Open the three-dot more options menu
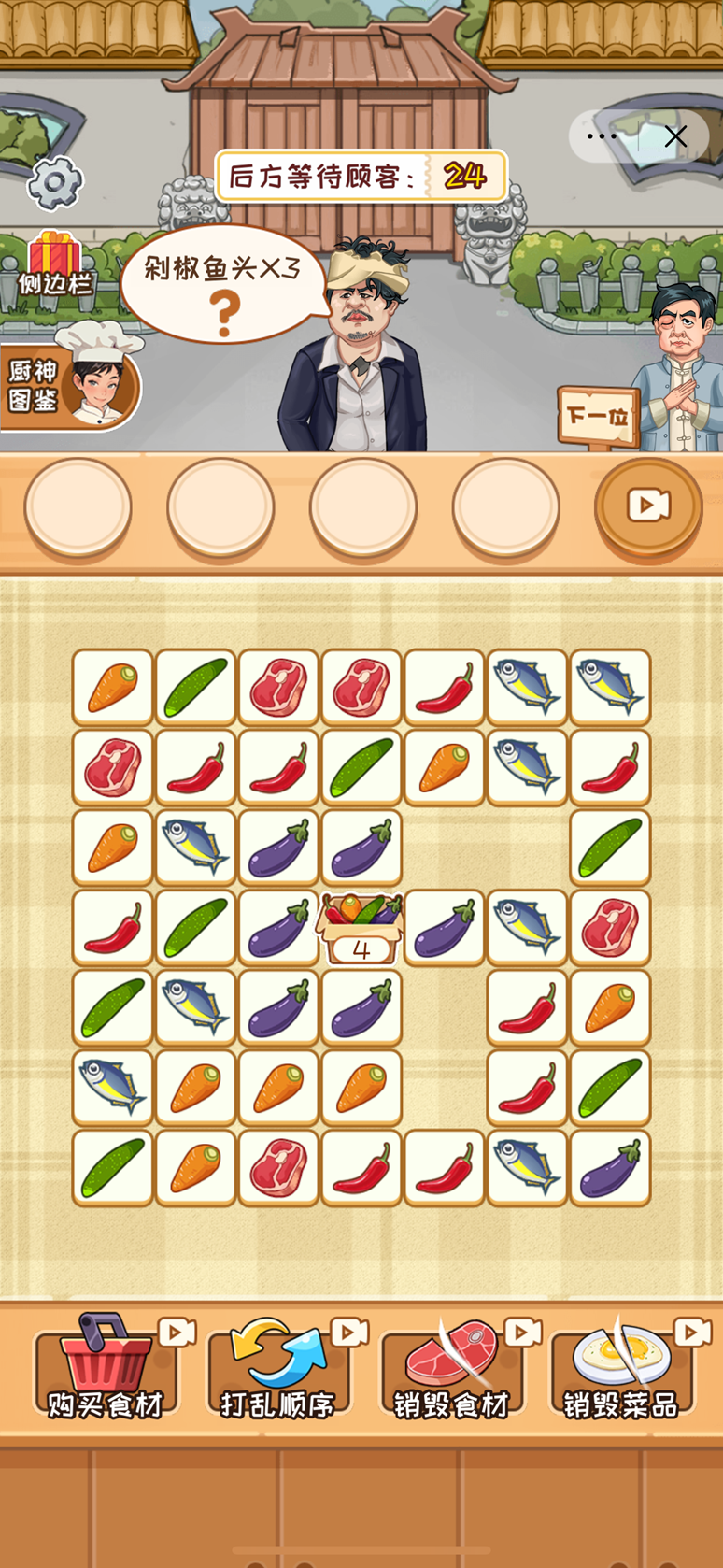This screenshot has width=723, height=1568. [602, 136]
